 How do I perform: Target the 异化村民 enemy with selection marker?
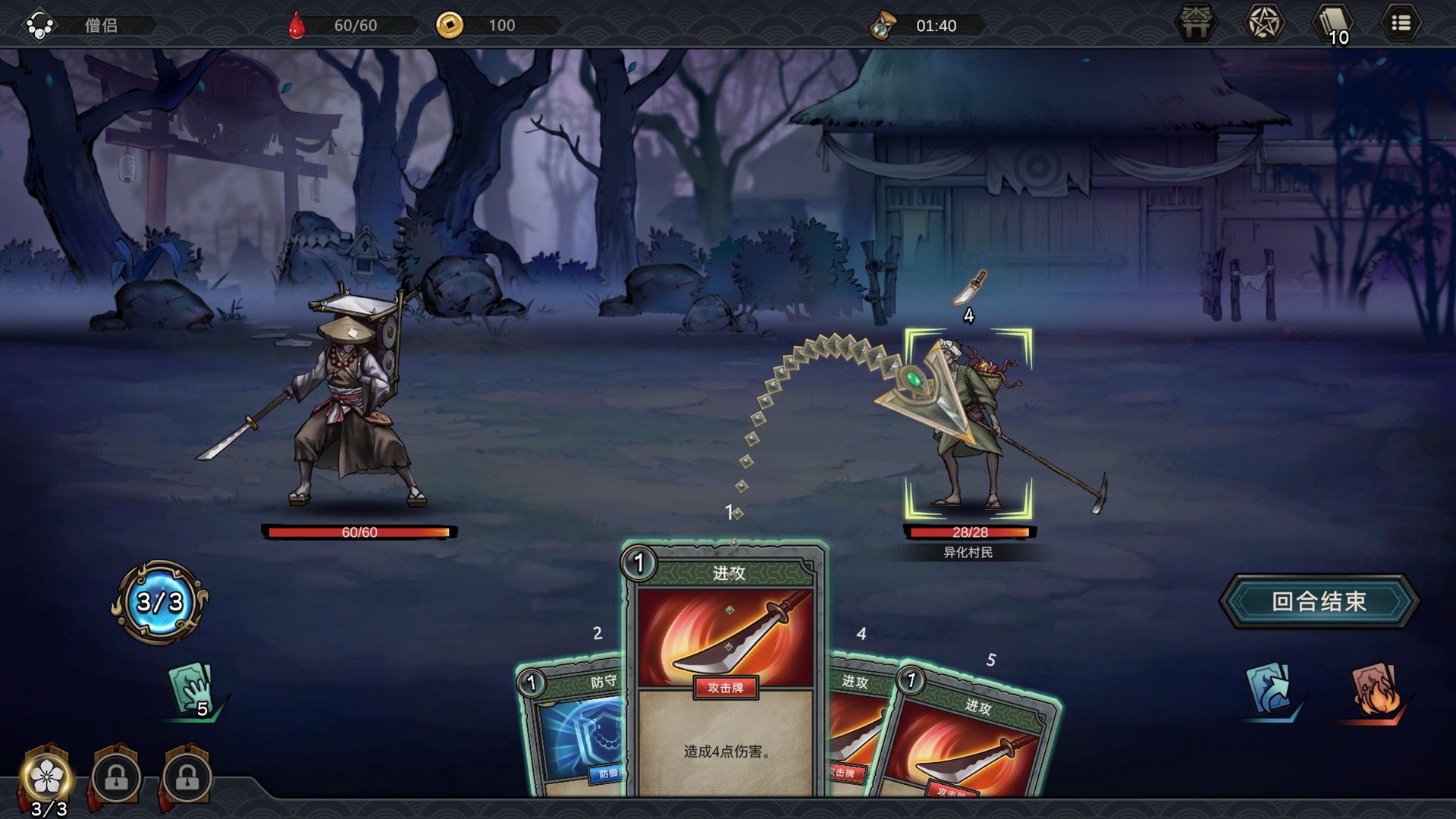click(x=968, y=425)
